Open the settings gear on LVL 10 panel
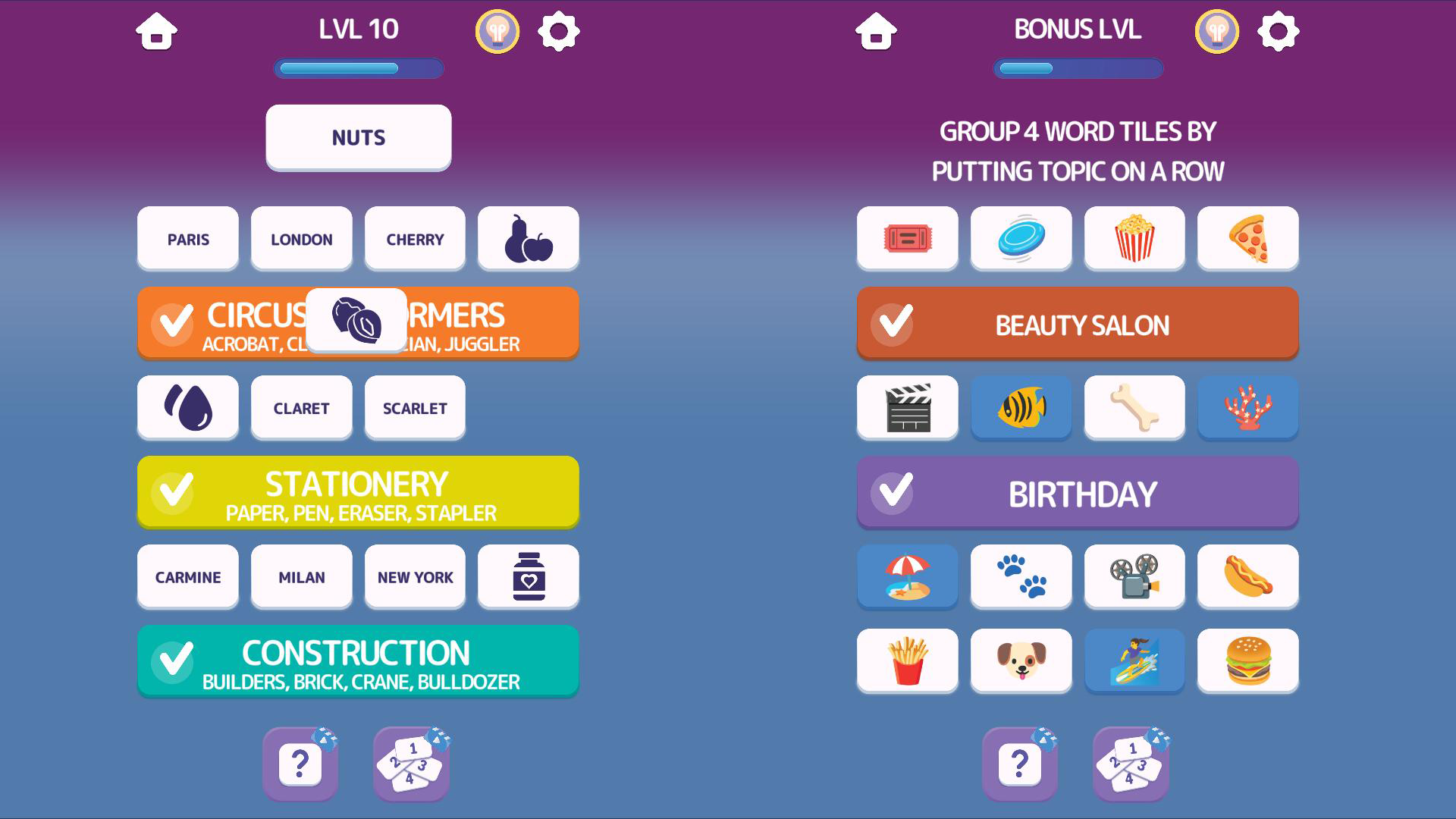 tap(560, 31)
